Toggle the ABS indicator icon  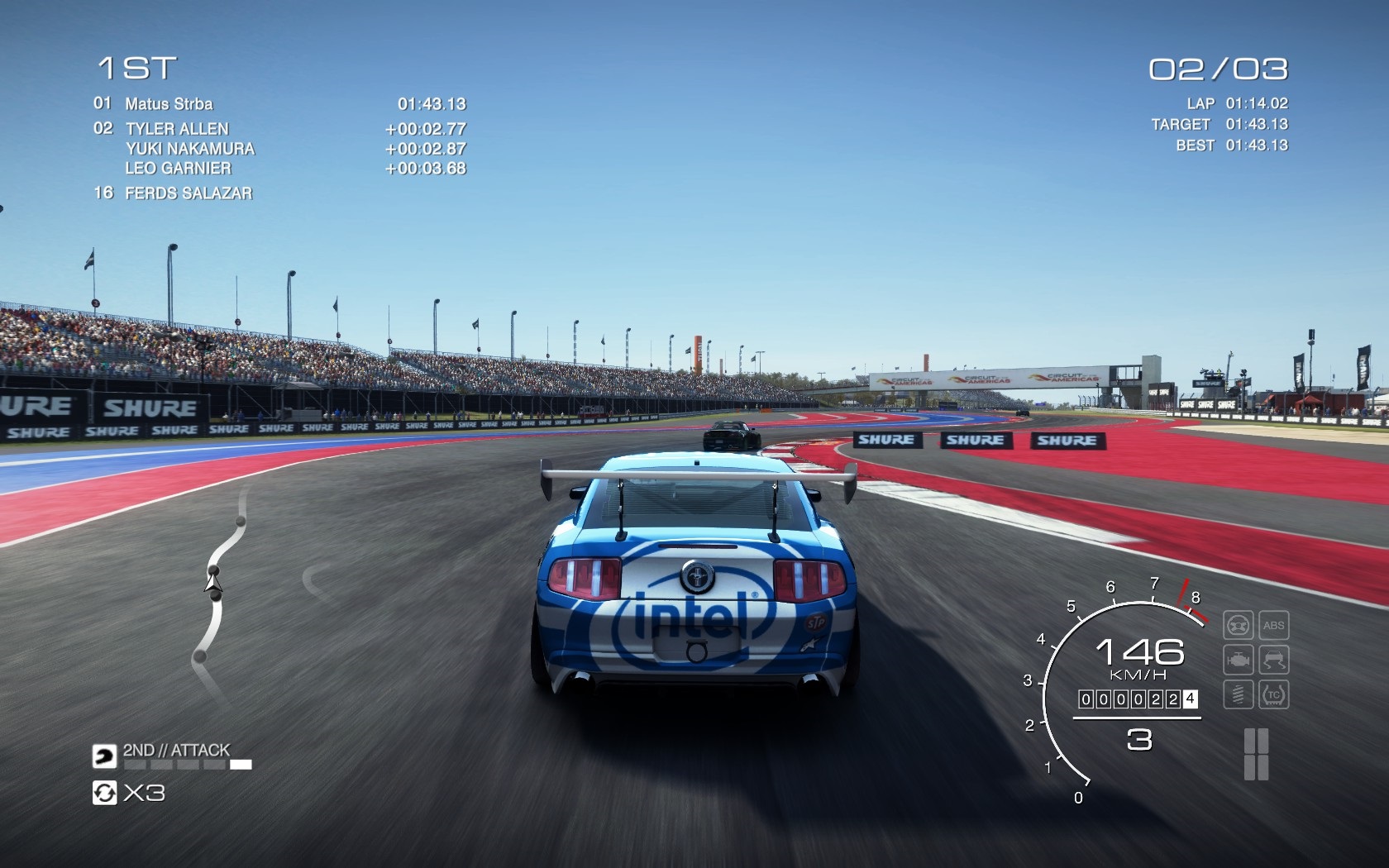[x=1273, y=626]
